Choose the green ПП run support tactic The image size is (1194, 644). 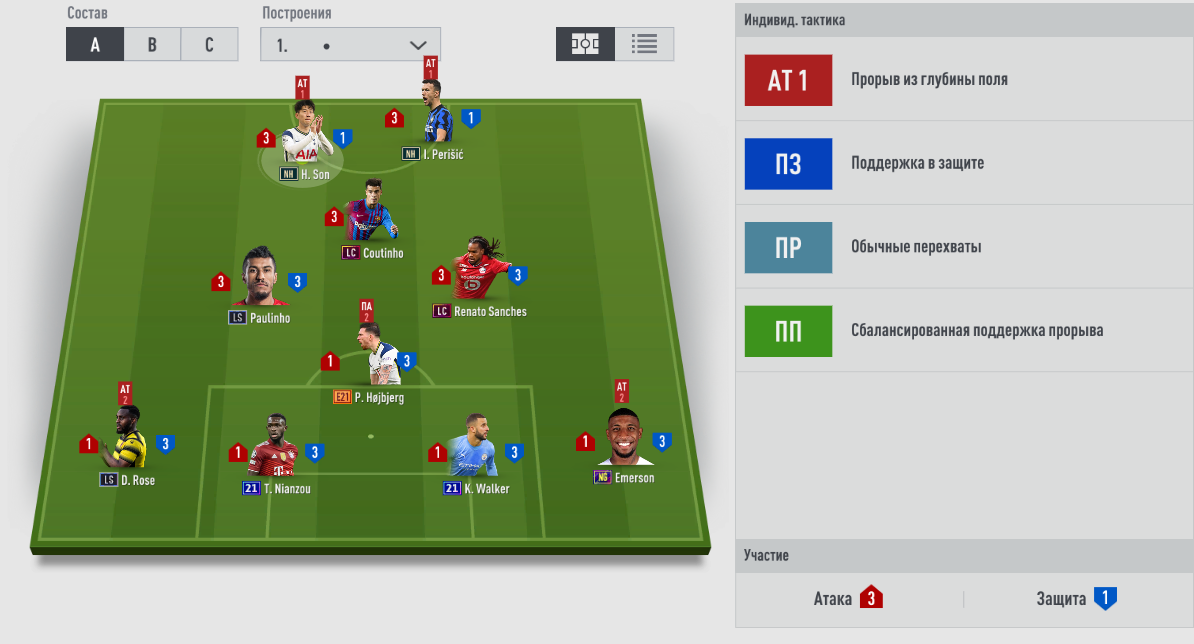coord(788,331)
